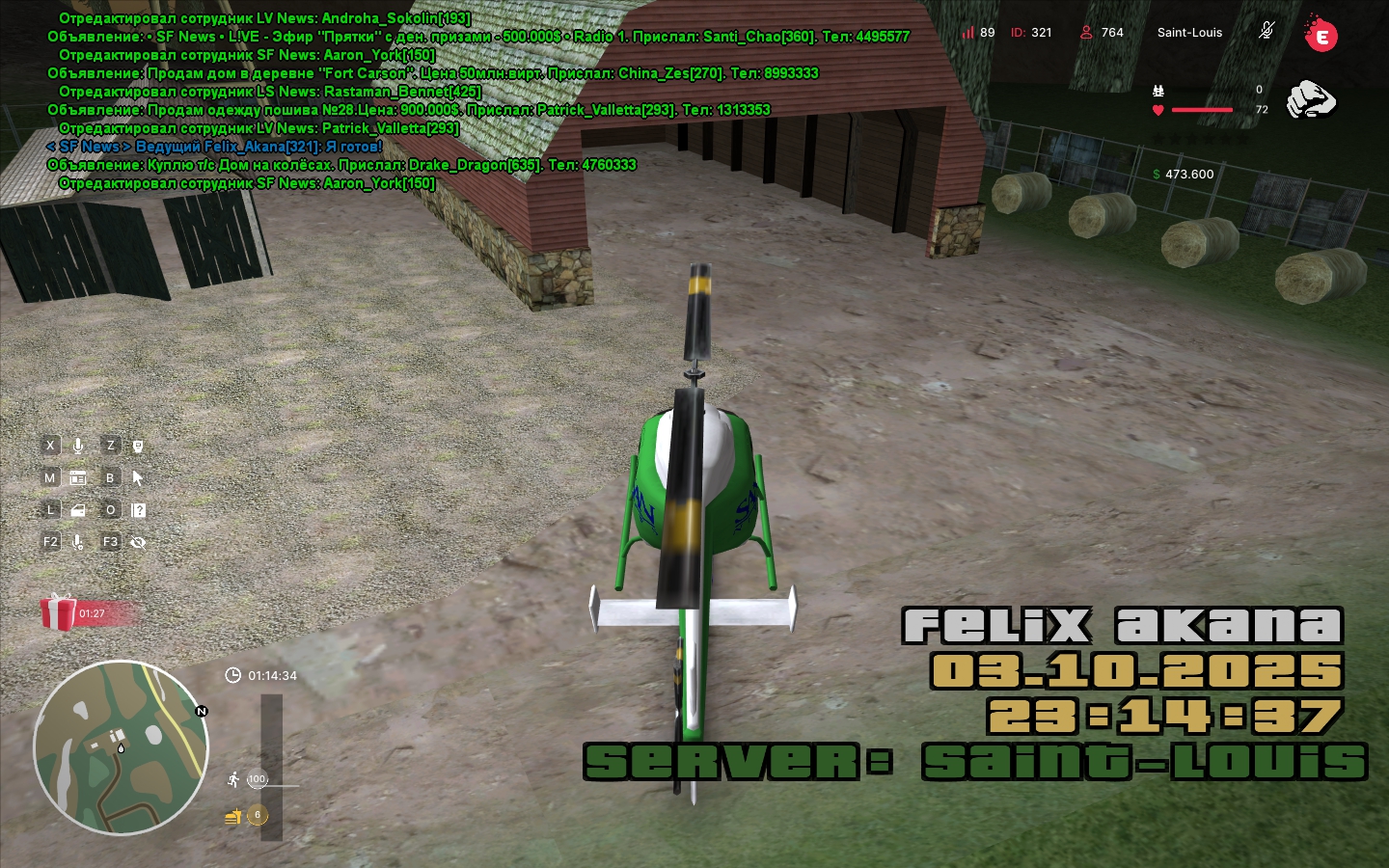Click the red E logo badge
Screen dimensions: 1389x868
point(1321,37)
